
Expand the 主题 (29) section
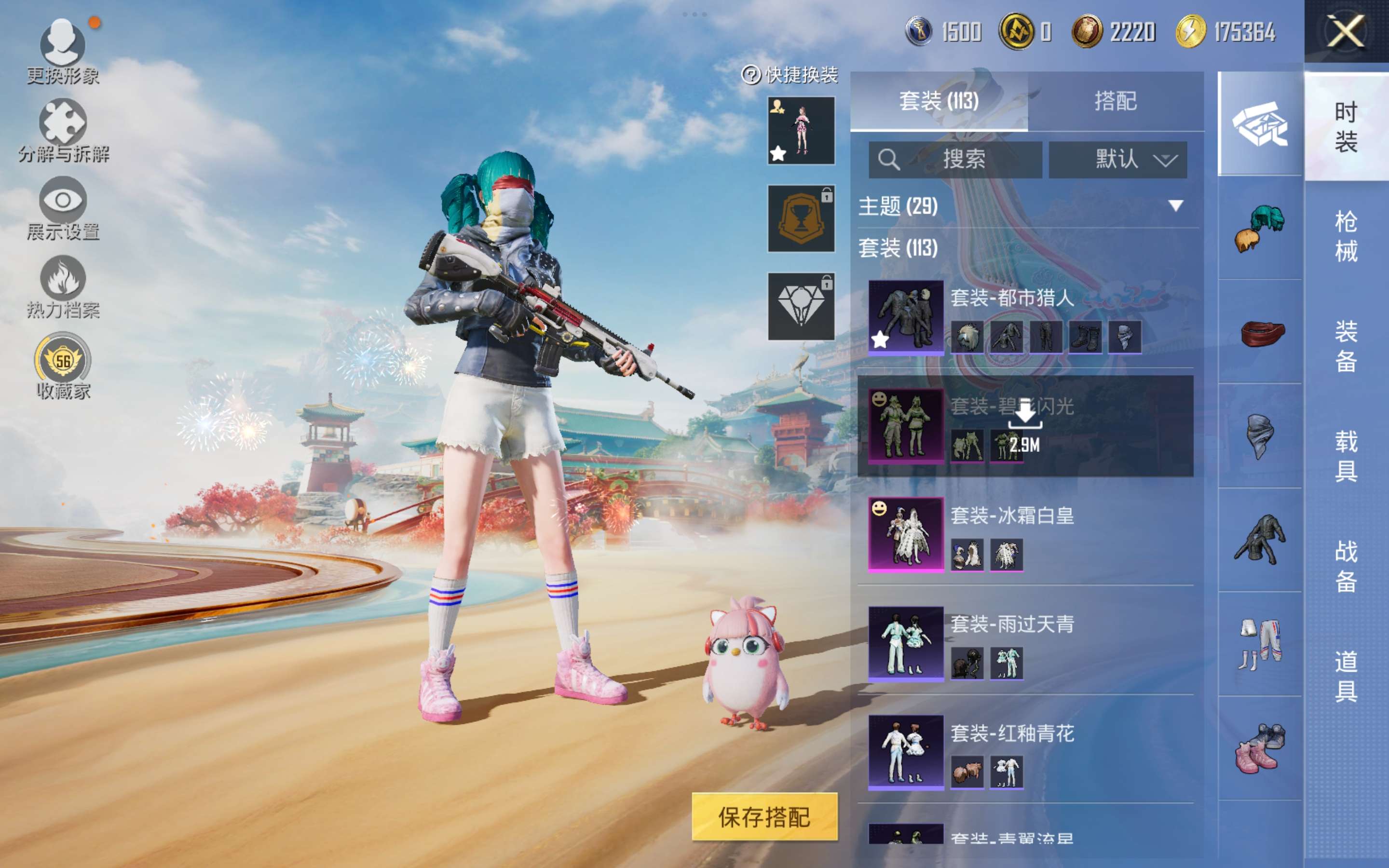(1175, 206)
